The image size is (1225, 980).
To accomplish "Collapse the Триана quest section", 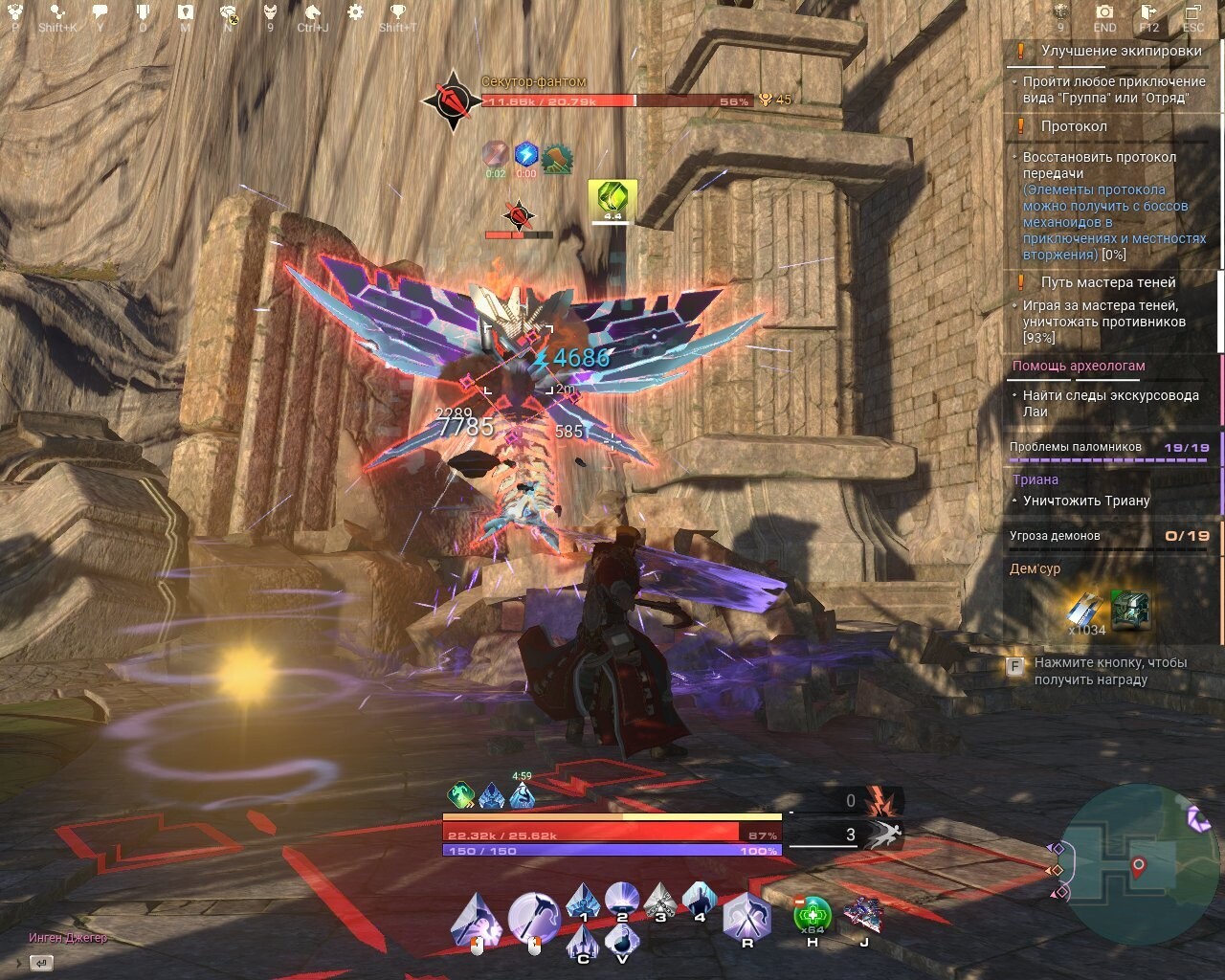I will (x=1036, y=479).
